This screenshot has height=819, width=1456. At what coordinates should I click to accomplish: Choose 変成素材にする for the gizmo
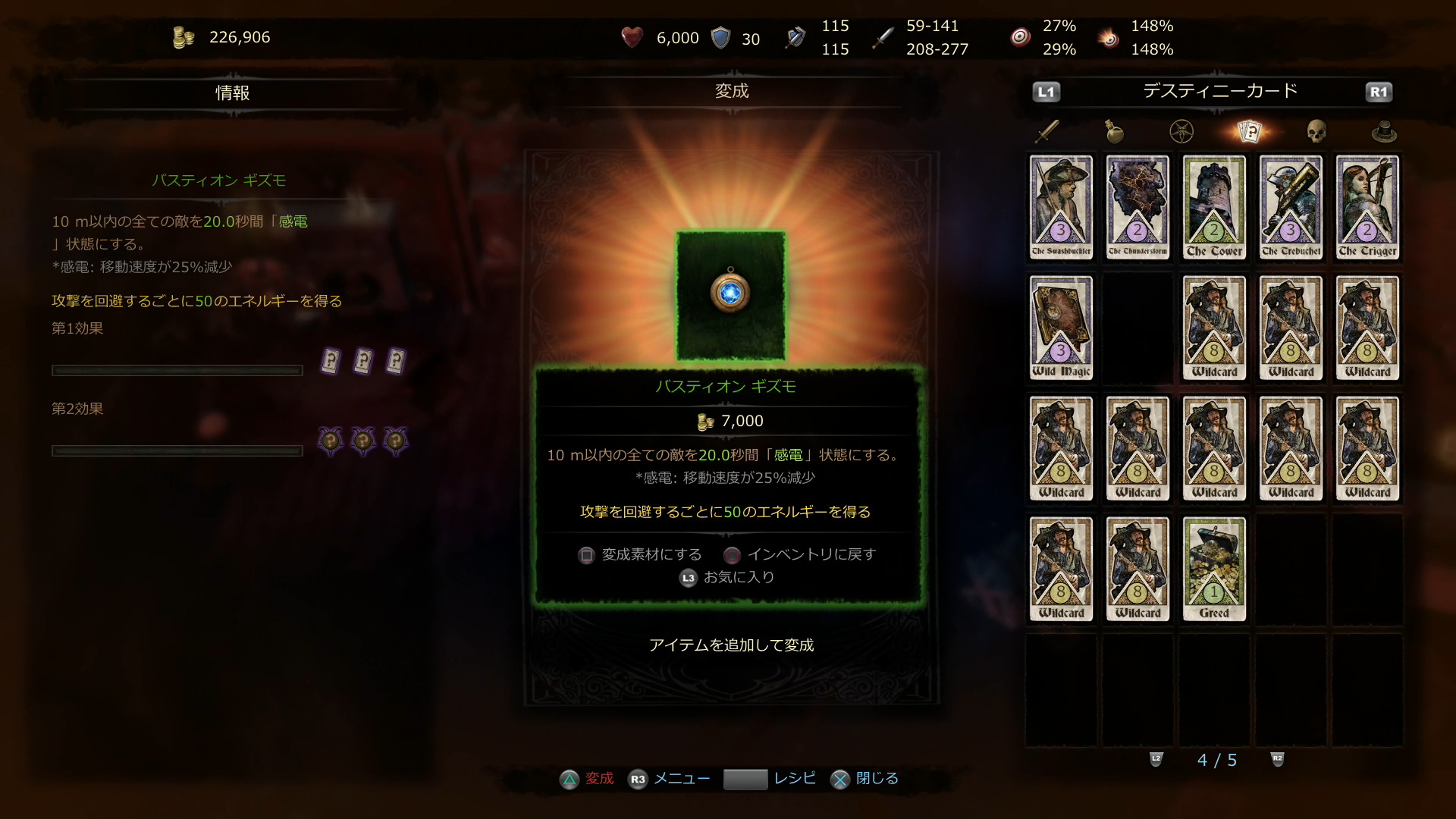[641, 555]
